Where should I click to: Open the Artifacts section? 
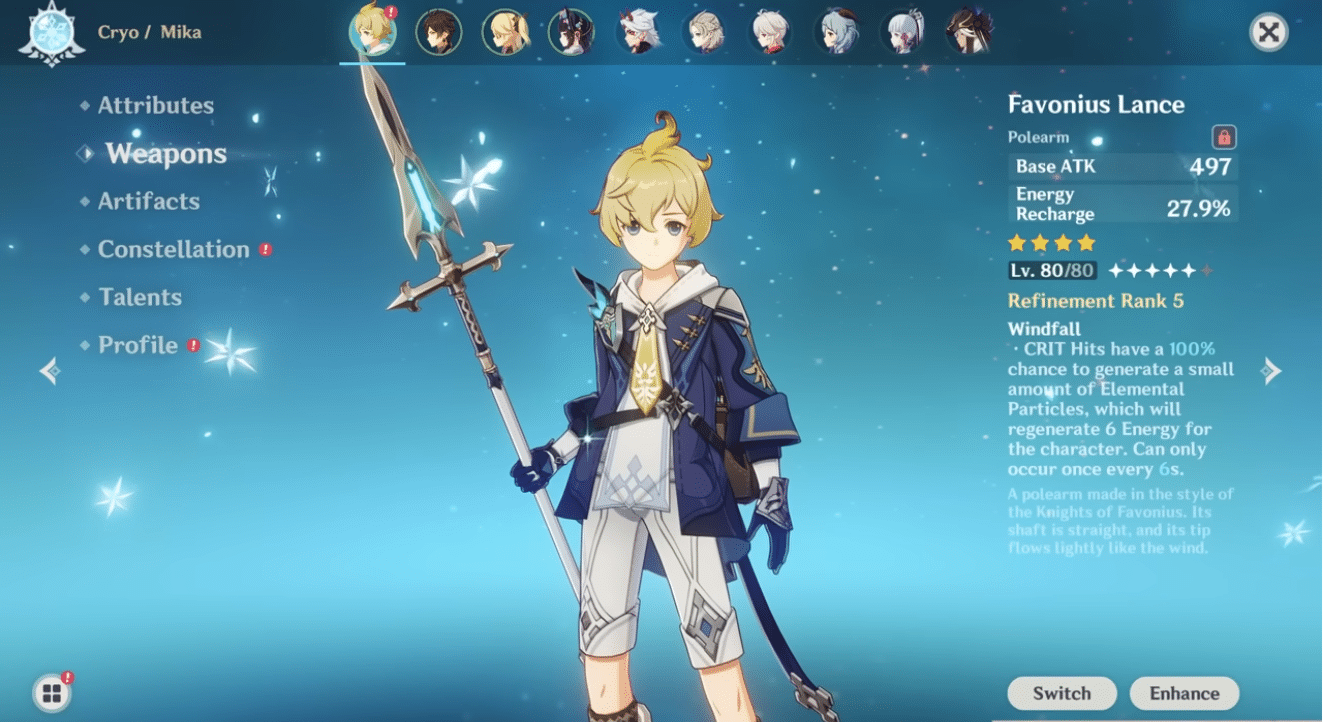[x=147, y=201]
